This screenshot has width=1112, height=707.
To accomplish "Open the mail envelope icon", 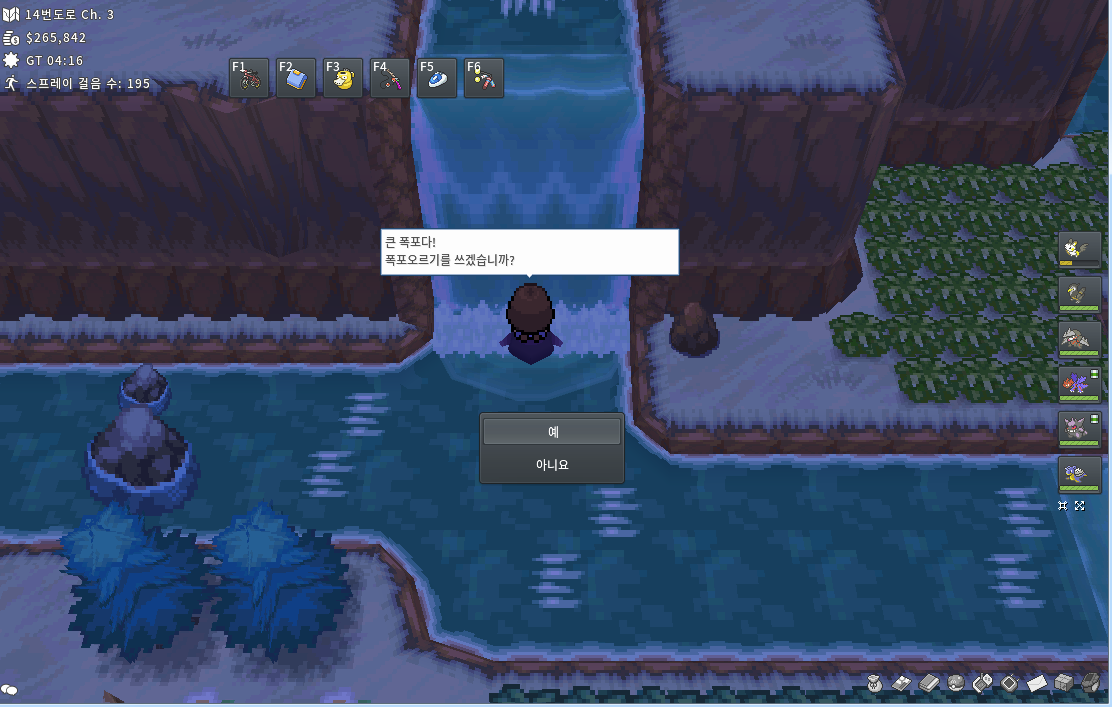I will coord(1037,683).
